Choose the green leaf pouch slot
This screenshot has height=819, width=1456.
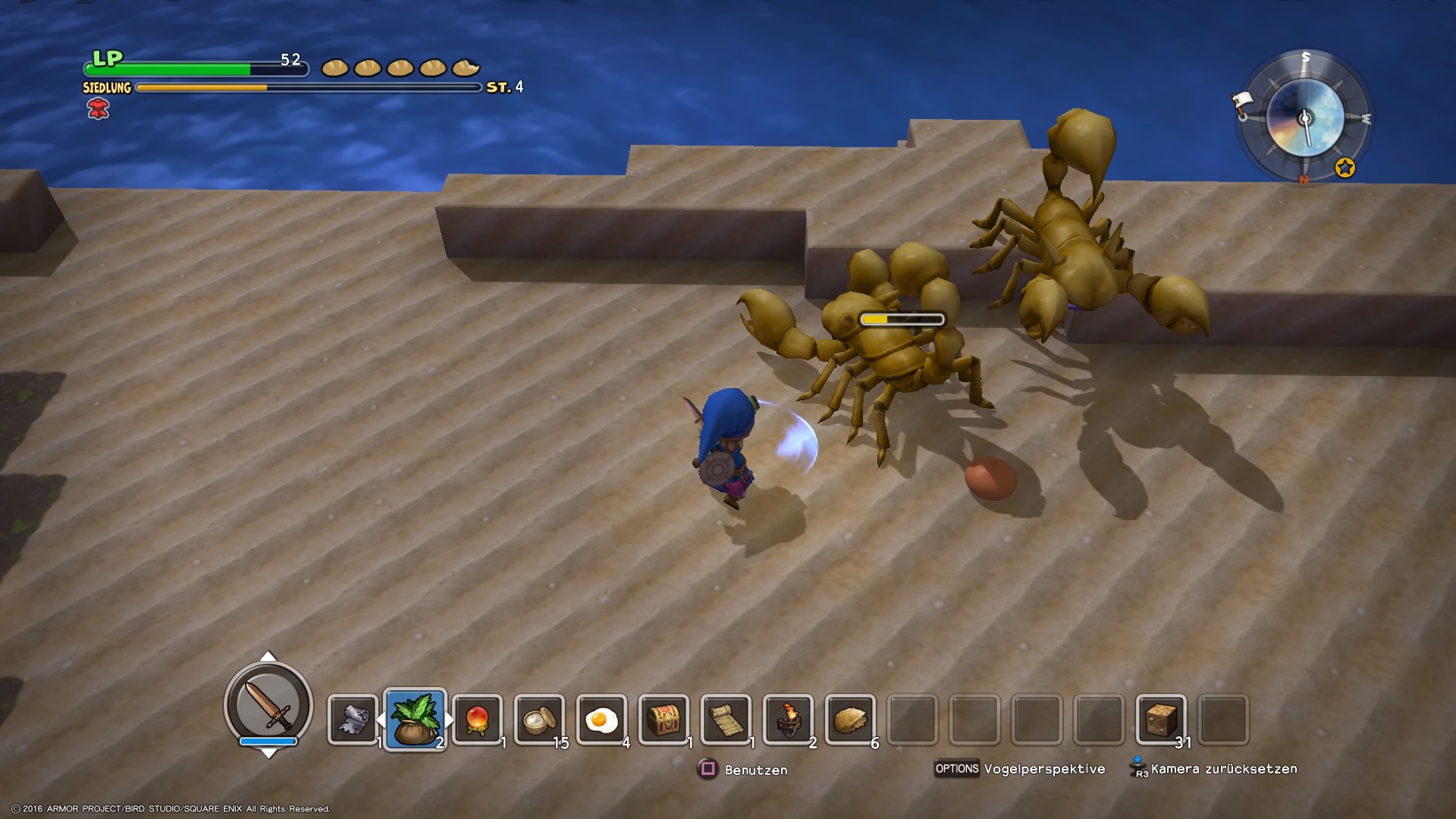(x=416, y=720)
